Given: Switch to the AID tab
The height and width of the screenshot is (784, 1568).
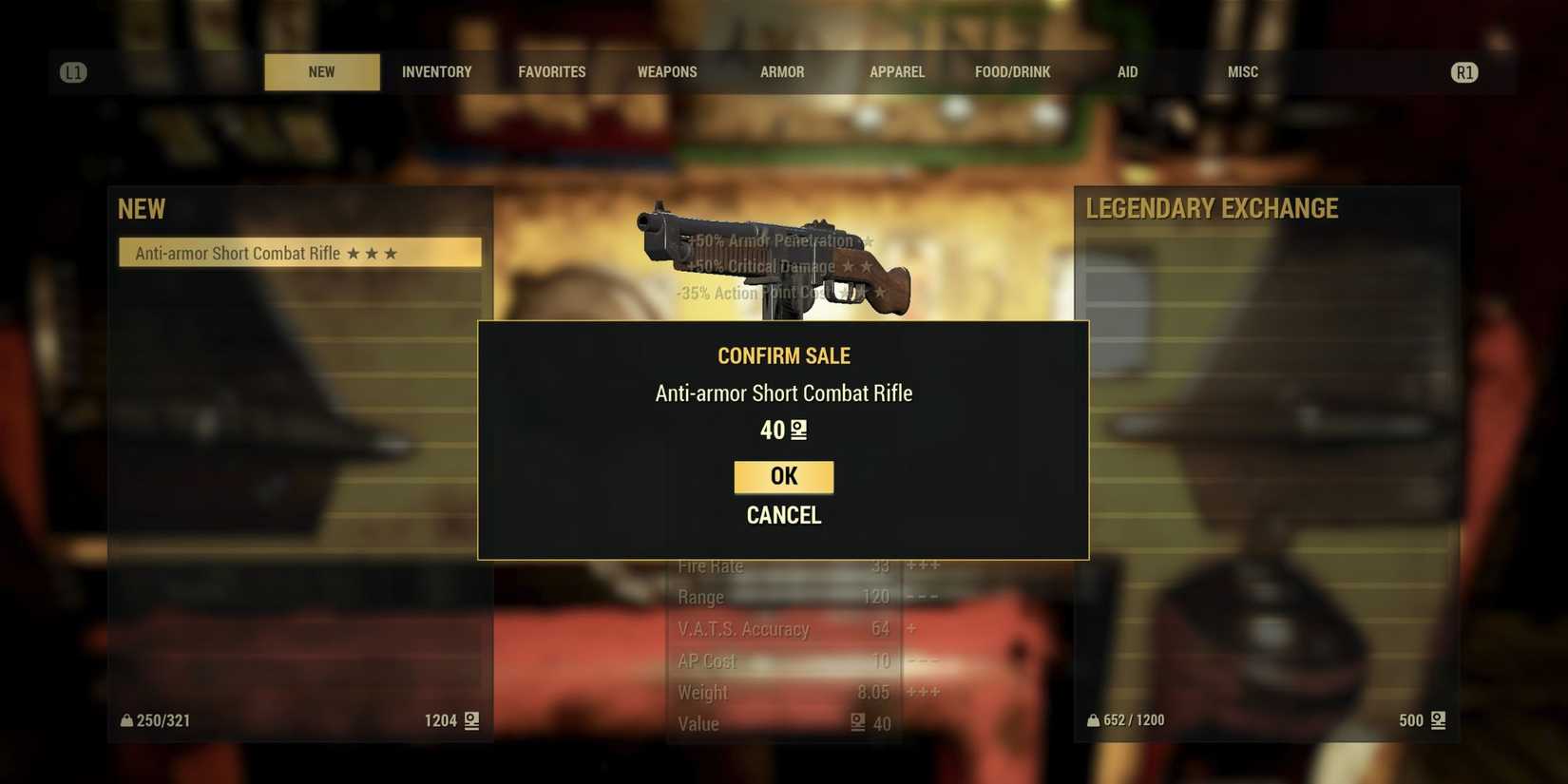Looking at the screenshot, I should (1127, 71).
